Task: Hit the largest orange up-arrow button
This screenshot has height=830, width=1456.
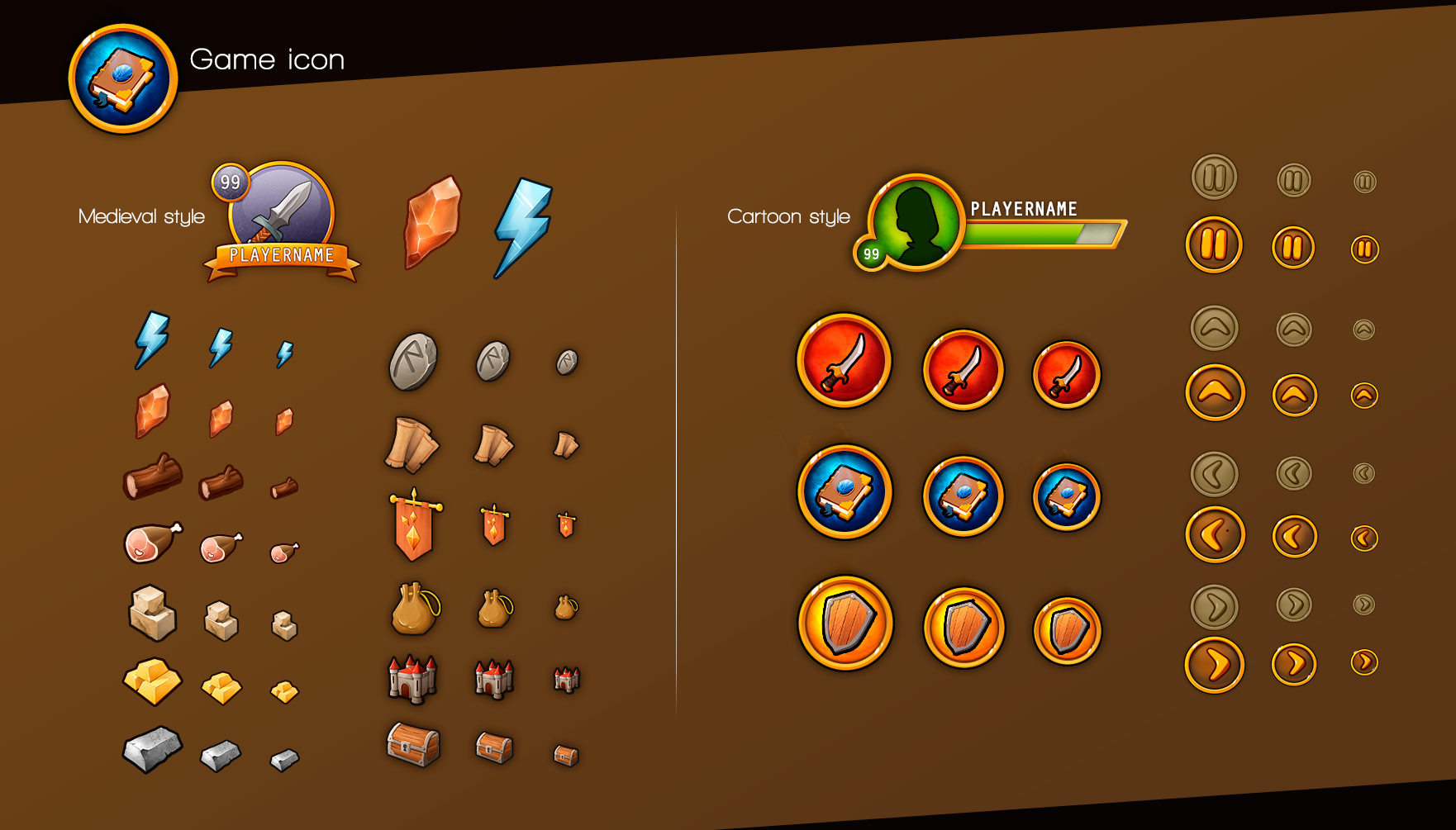Action: point(1215,392)
